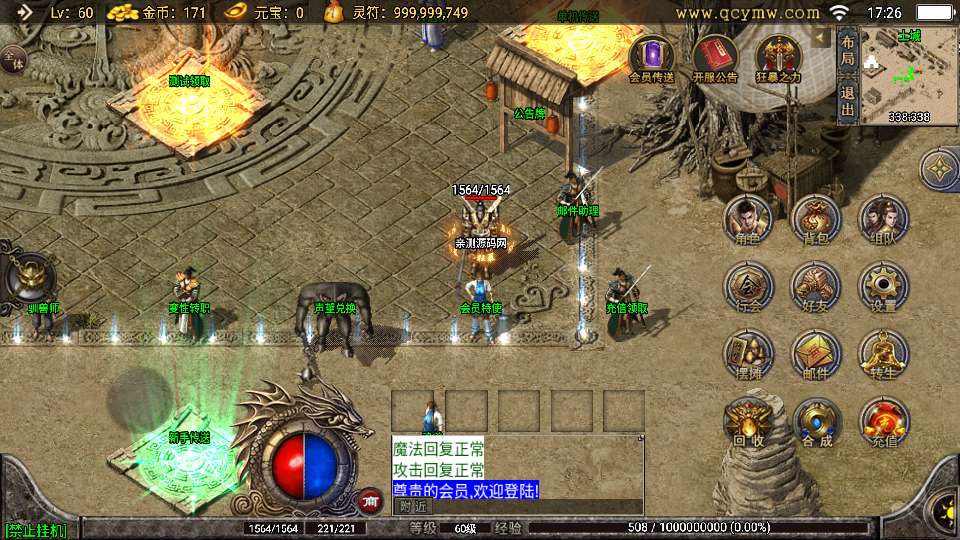Open the 角色 character panel

click(748, 219)
